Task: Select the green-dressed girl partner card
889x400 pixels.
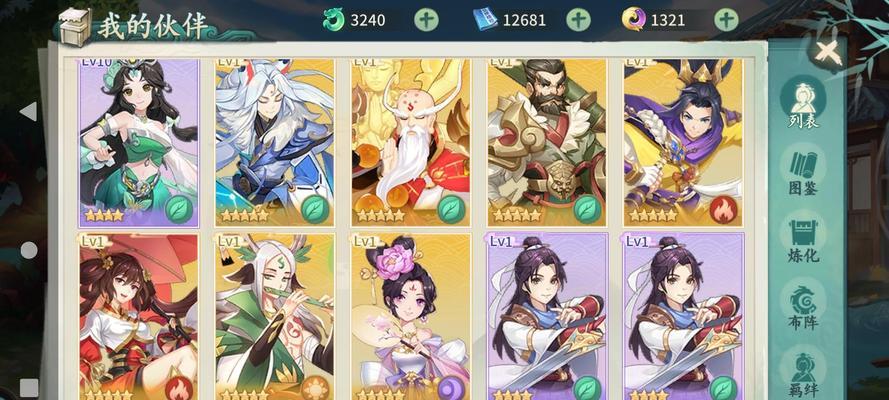Action: pyautogui.click(x=139, y=142)
